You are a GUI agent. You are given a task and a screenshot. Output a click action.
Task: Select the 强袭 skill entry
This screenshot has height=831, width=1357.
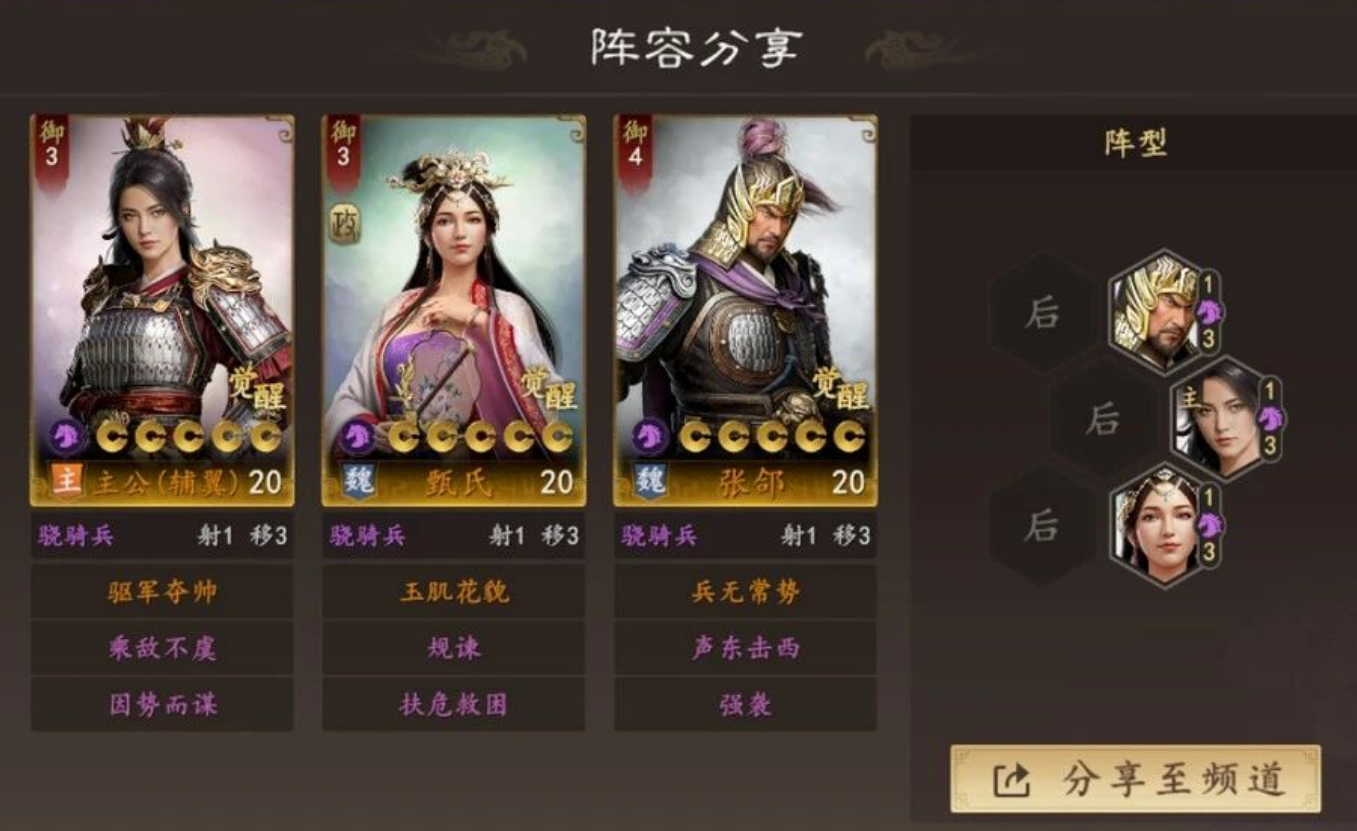coord(743,703)
